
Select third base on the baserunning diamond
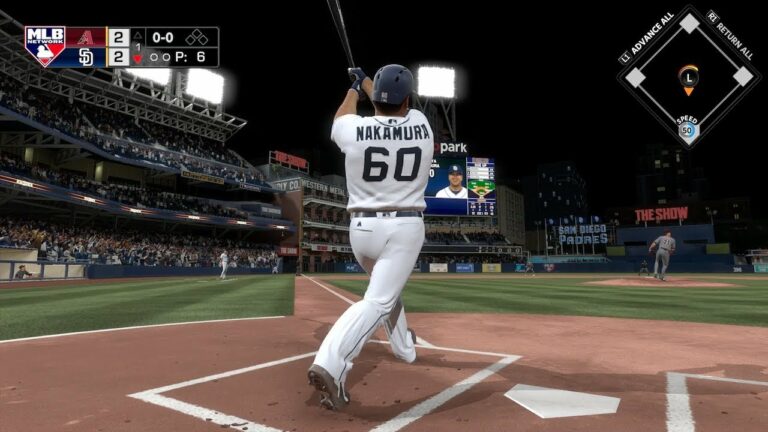tap(635, 77)
